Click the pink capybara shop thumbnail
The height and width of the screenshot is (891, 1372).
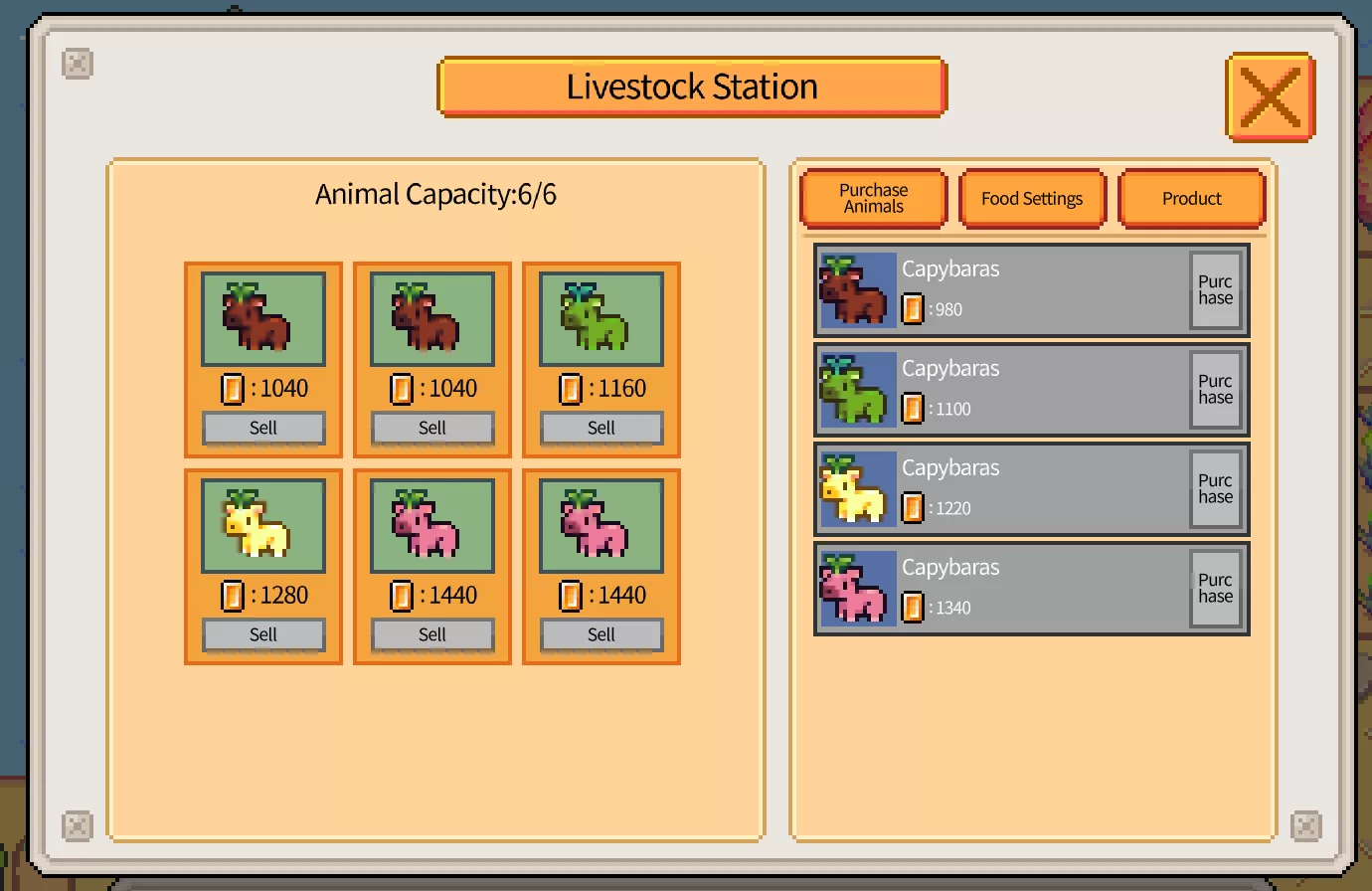[856, 589]
